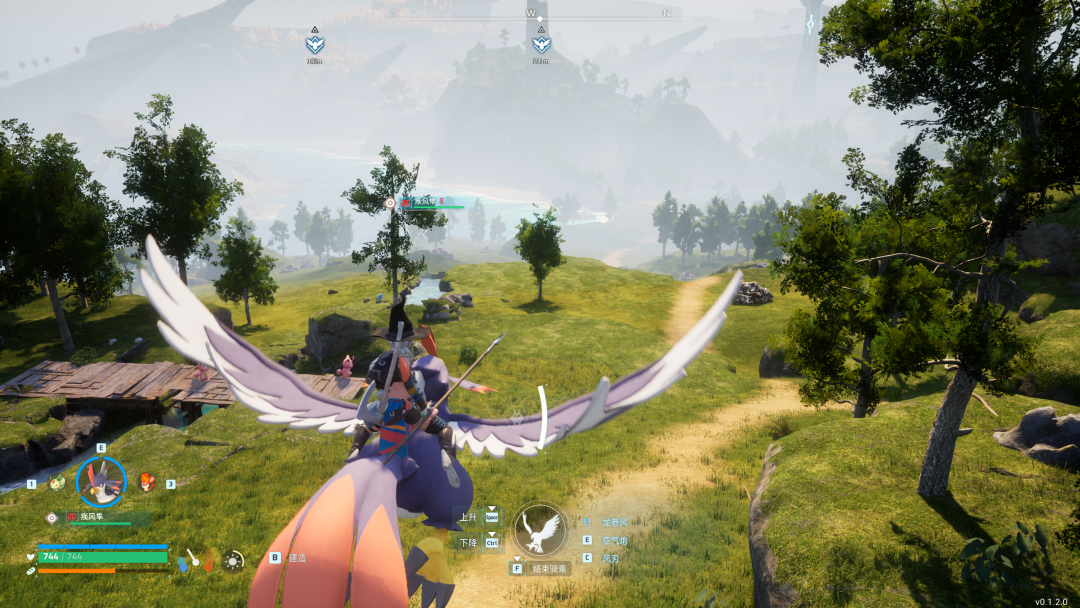Image resolution: width=1080 pixels, height=608 pixels.
Task: Switch to the orange fox pal
Action: click(x=146, y=482)
